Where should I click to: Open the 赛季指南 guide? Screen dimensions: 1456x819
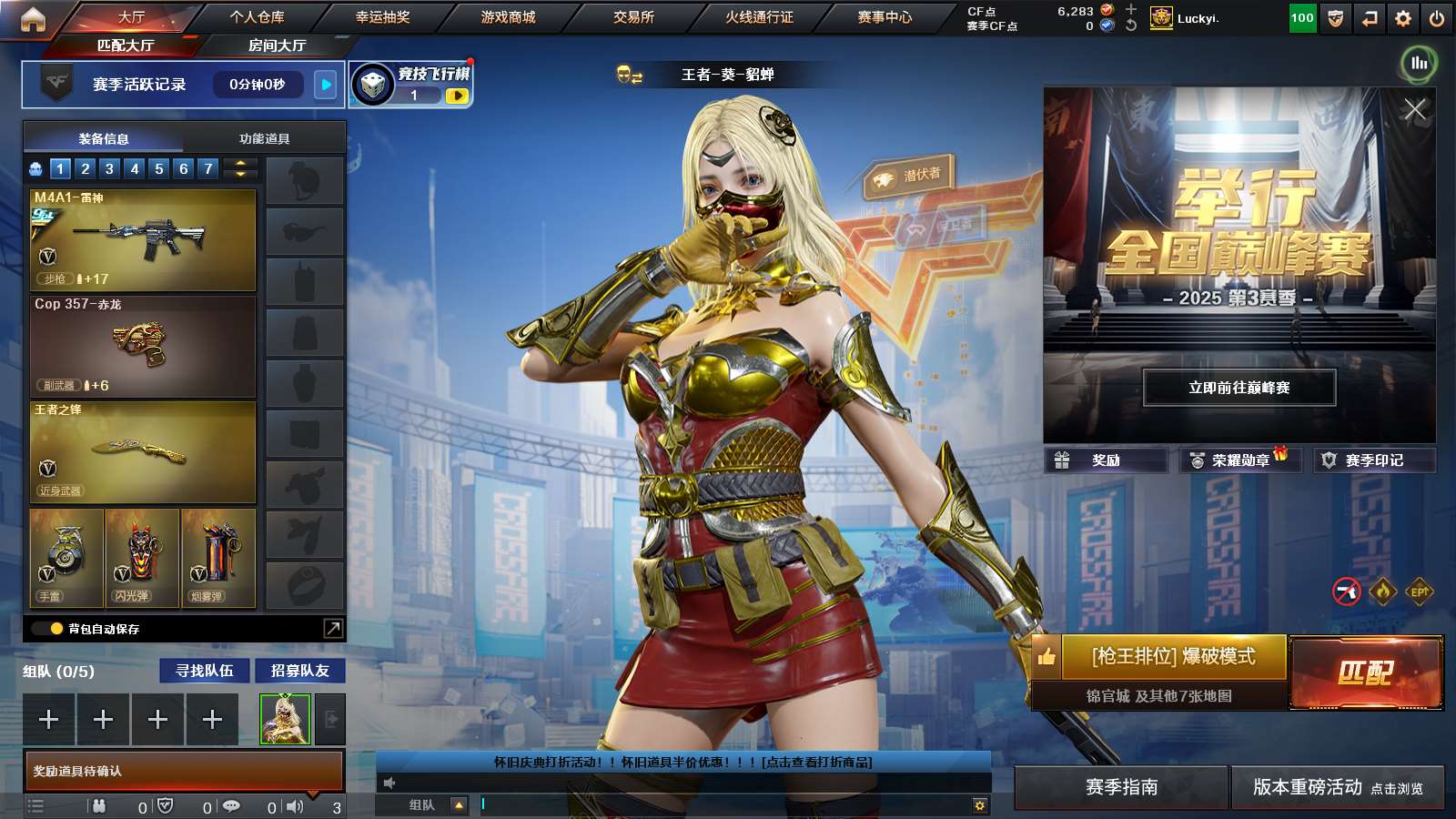1121,787
